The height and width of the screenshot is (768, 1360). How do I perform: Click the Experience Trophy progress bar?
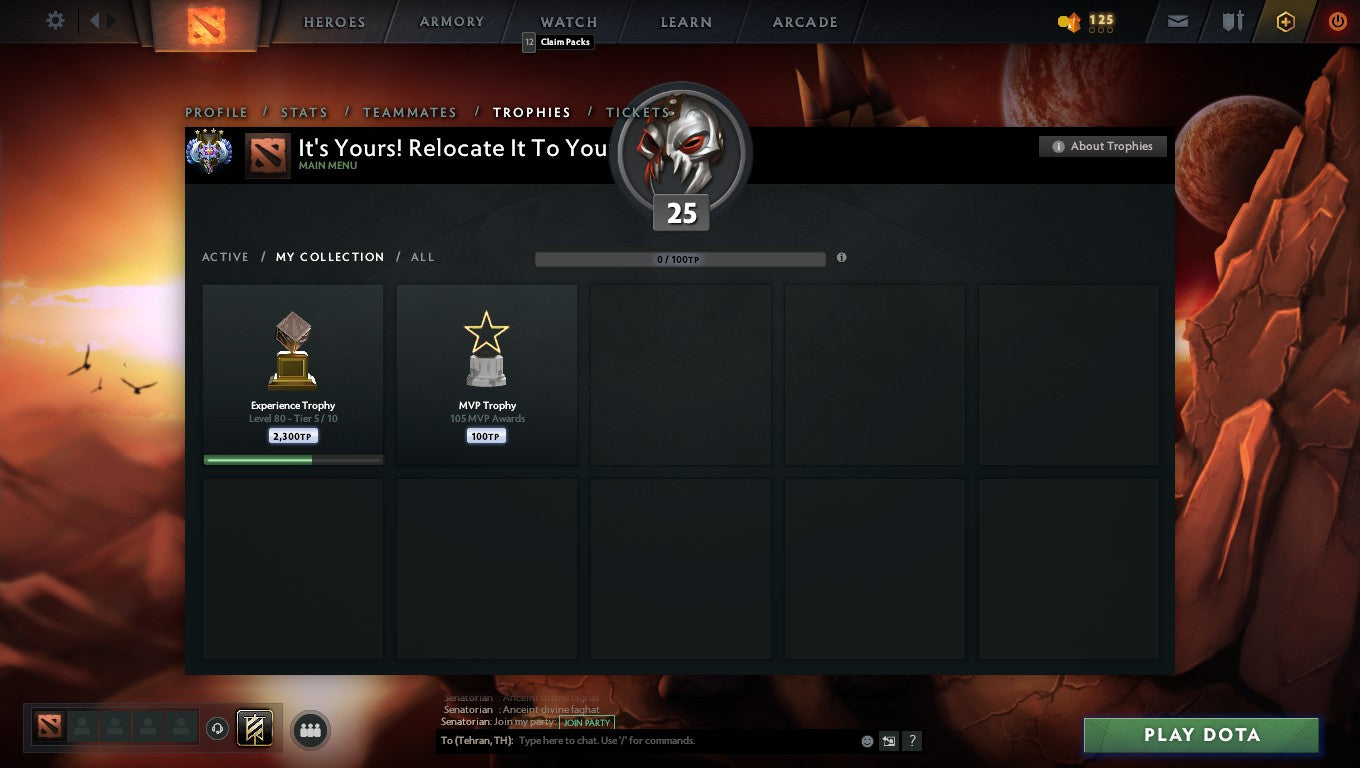tap(292, 459)
